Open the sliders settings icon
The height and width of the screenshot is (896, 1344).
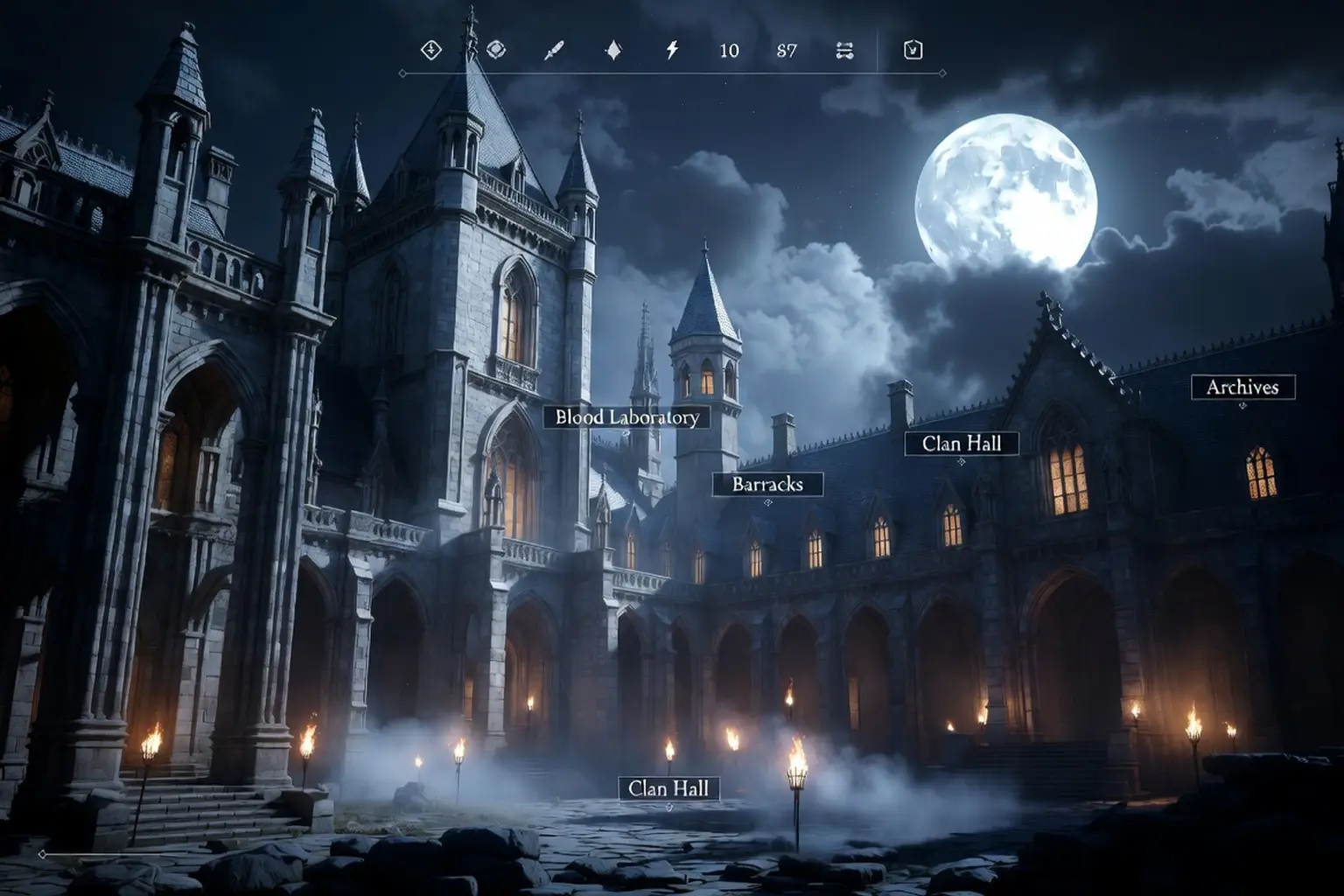coord(844,51)
